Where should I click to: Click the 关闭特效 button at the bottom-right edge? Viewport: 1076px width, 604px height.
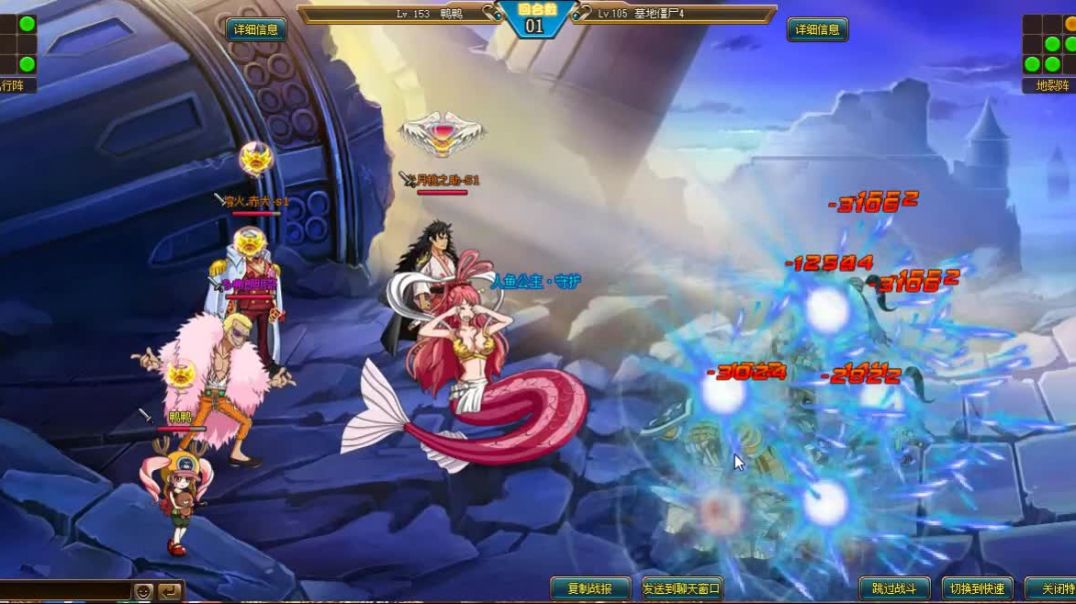click(1052, 589)
